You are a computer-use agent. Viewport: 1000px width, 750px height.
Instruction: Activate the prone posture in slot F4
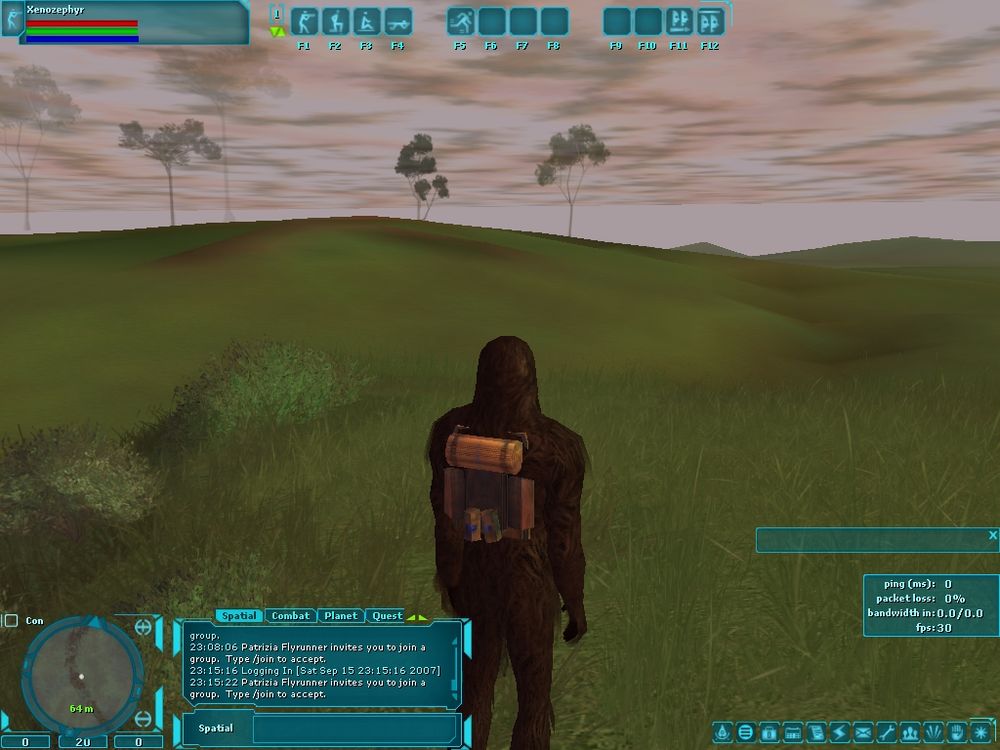click(x=397, y=22)
